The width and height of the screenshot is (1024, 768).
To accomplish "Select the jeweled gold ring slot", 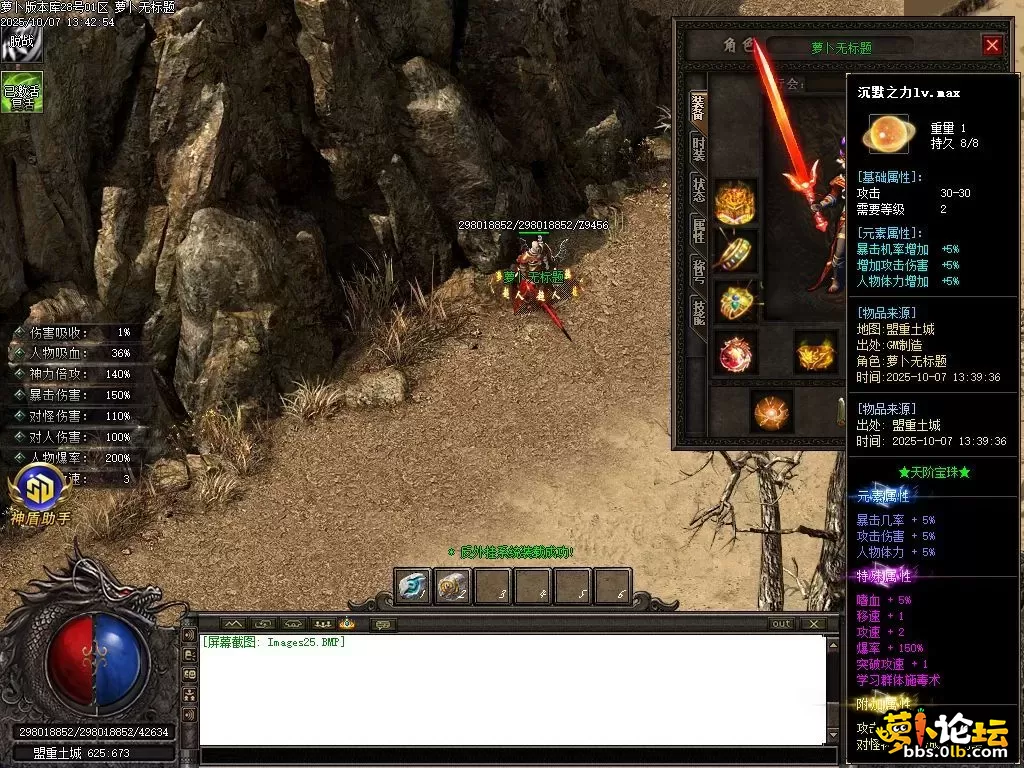I will tap(736, 301).
